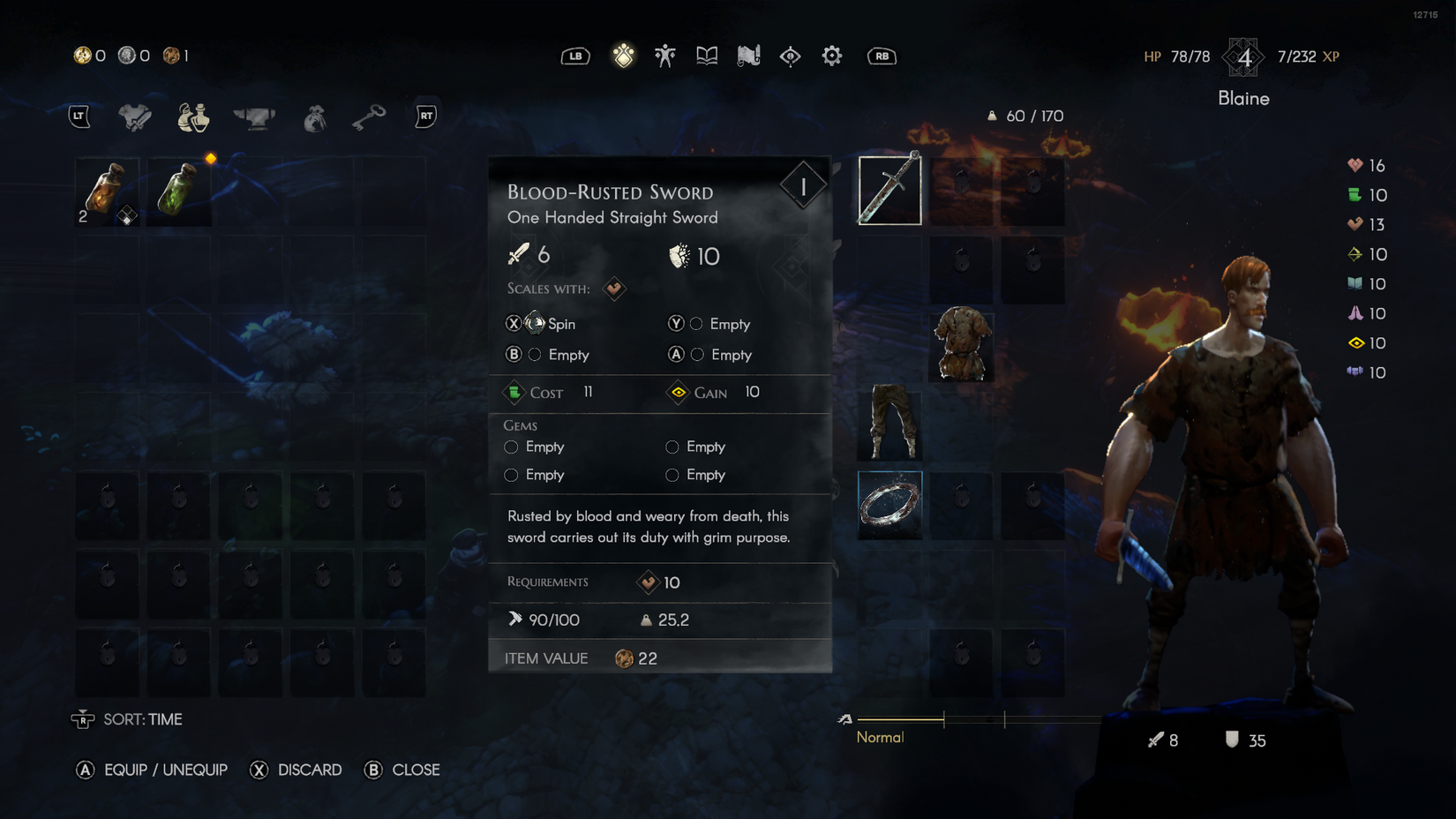This screenshot has height=819, width=1456.
Task: Show the key items category
Action: 369,116
